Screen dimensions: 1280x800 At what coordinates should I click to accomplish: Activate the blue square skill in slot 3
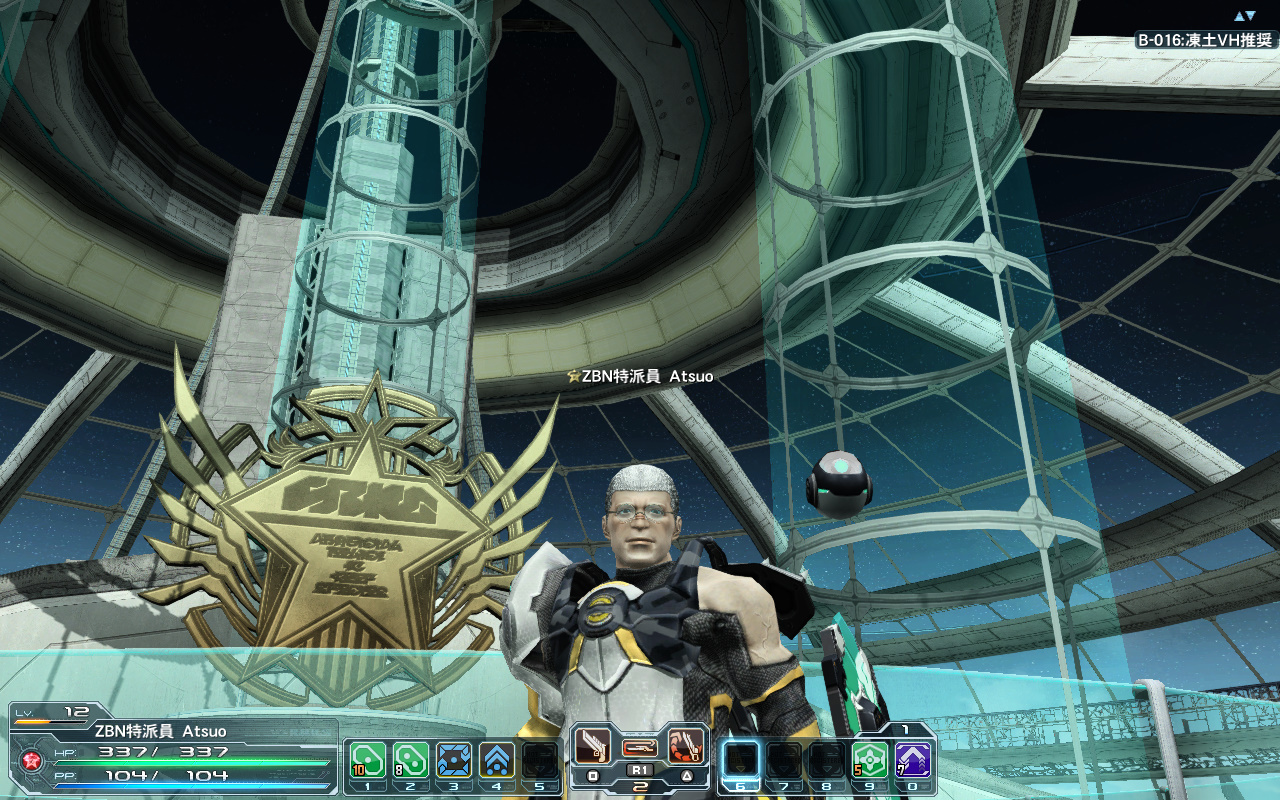[454, 760]
